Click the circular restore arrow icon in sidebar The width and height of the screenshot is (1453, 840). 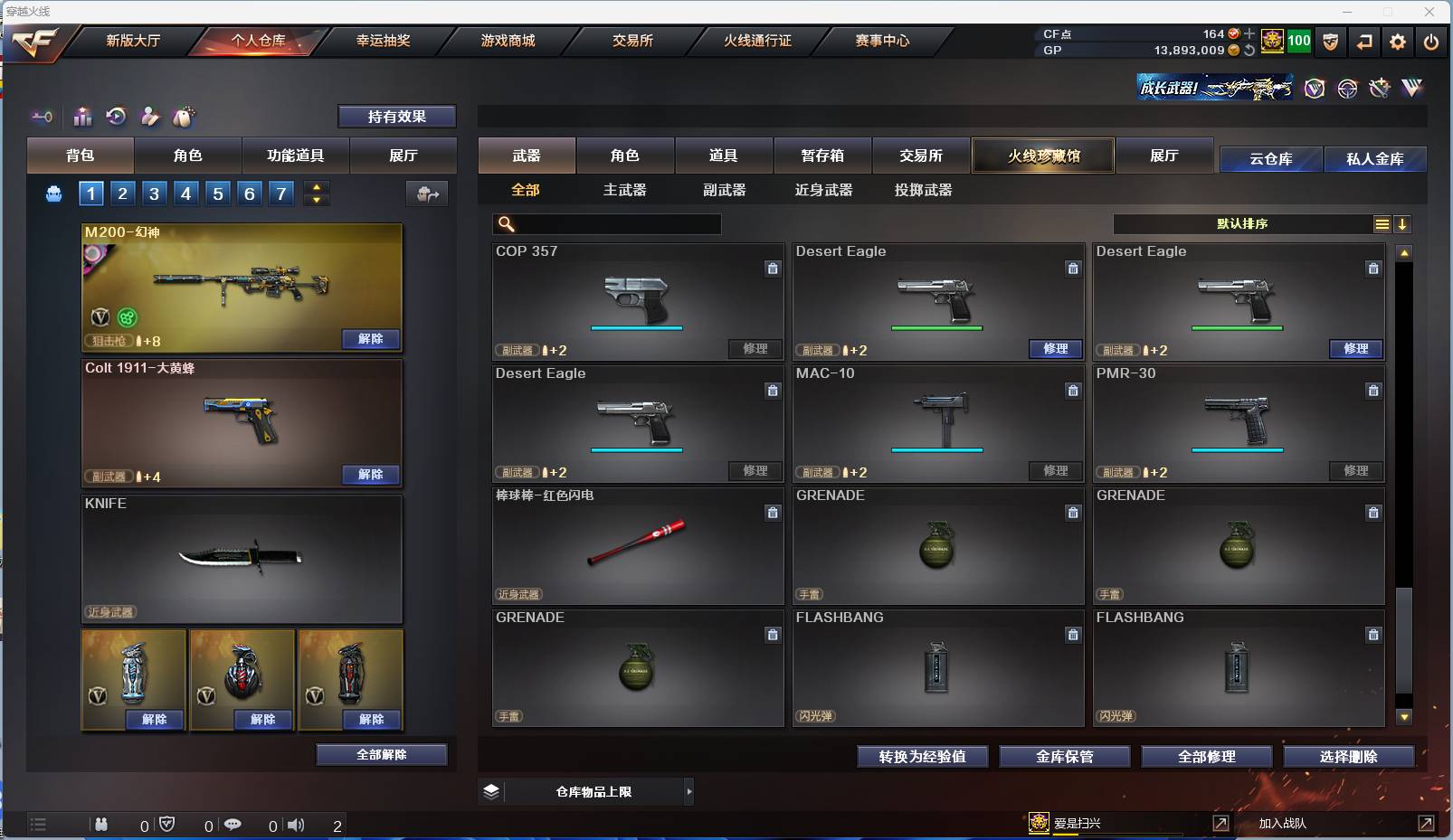(x=116, y=117)
